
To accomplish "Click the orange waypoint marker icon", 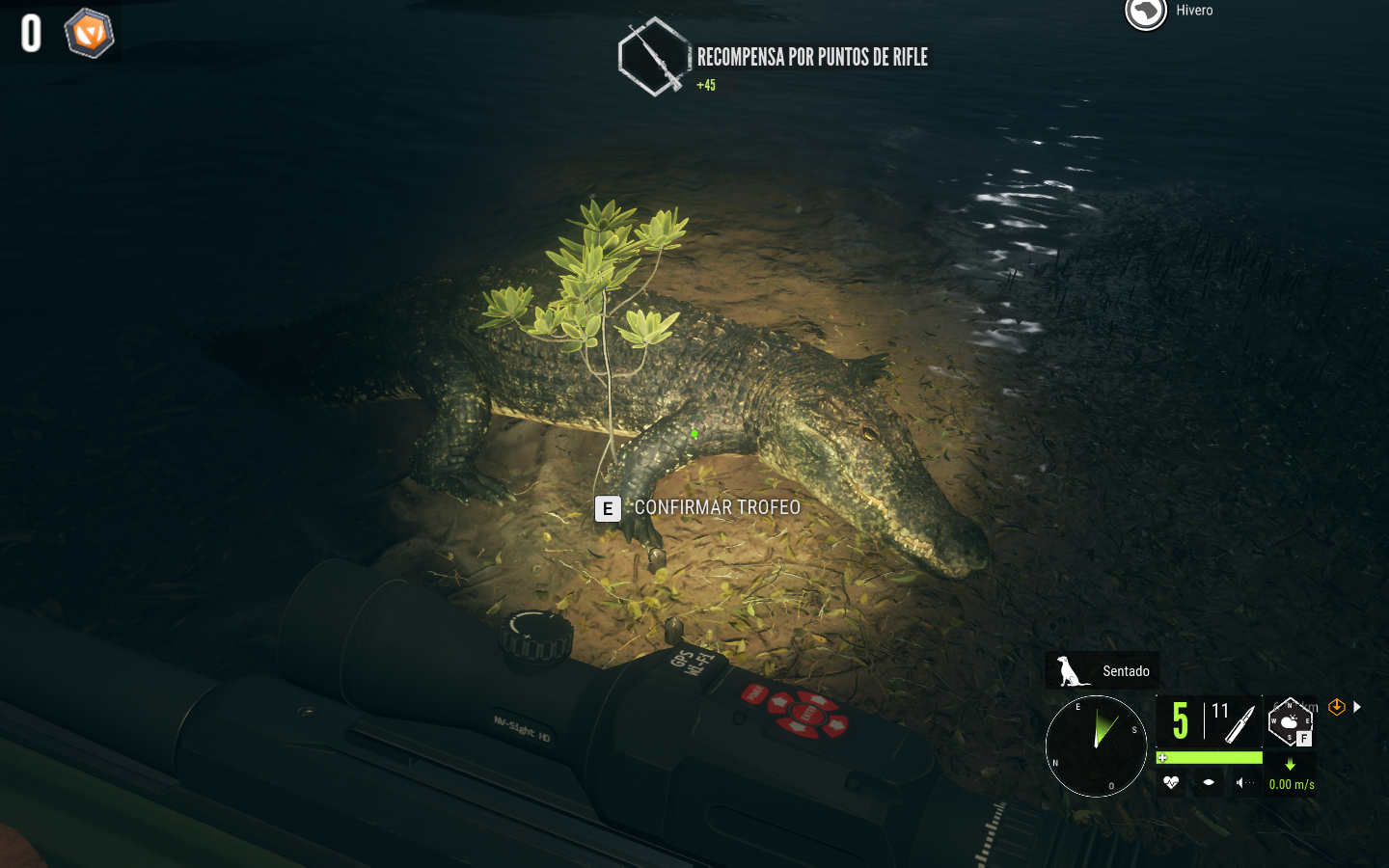I will tap(1337, 707).
